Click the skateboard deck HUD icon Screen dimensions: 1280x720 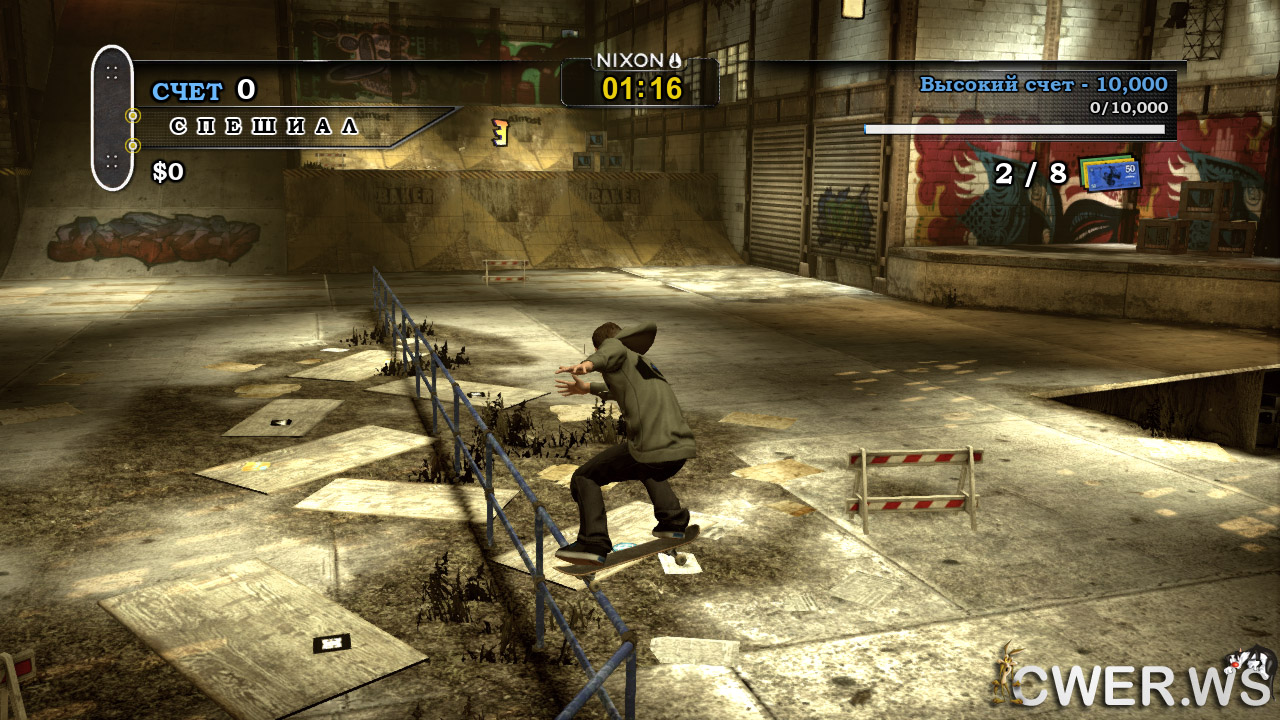[112, 117]
